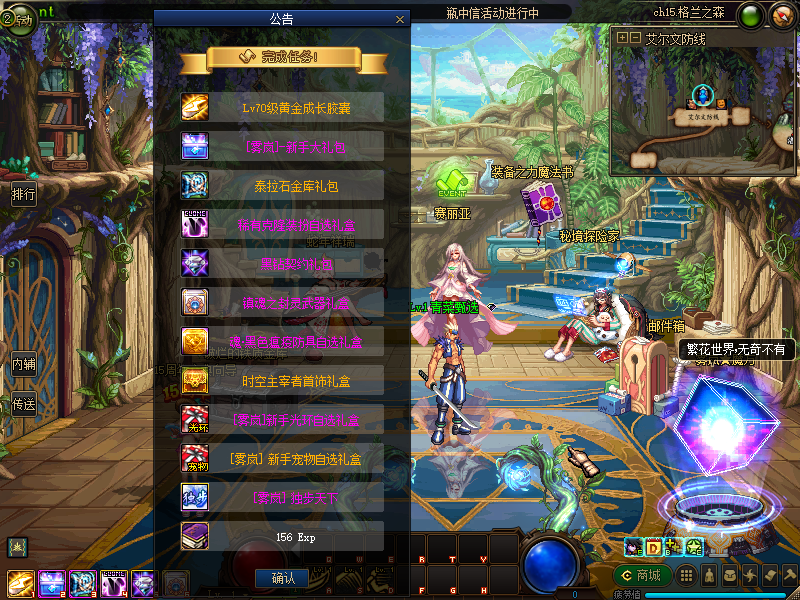Click the hammer icon in bottom menu
Viewport: 800px width, 600px height.
coord(789,576)
